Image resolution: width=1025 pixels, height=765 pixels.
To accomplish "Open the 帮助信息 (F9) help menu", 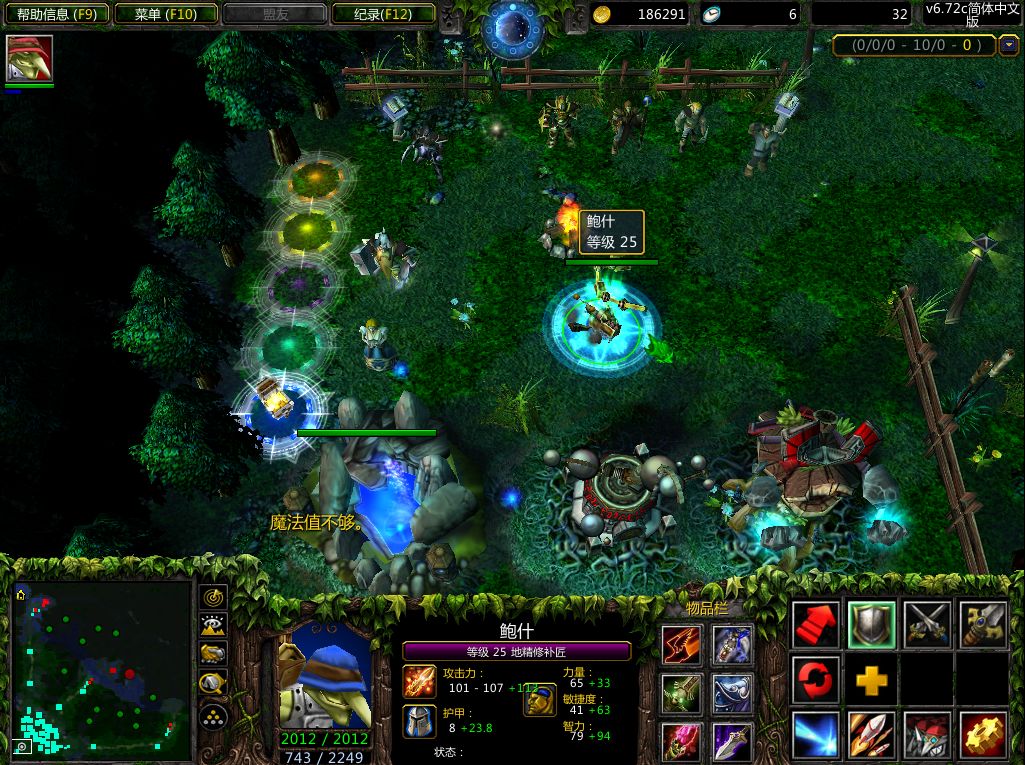I will click(55, 14).
